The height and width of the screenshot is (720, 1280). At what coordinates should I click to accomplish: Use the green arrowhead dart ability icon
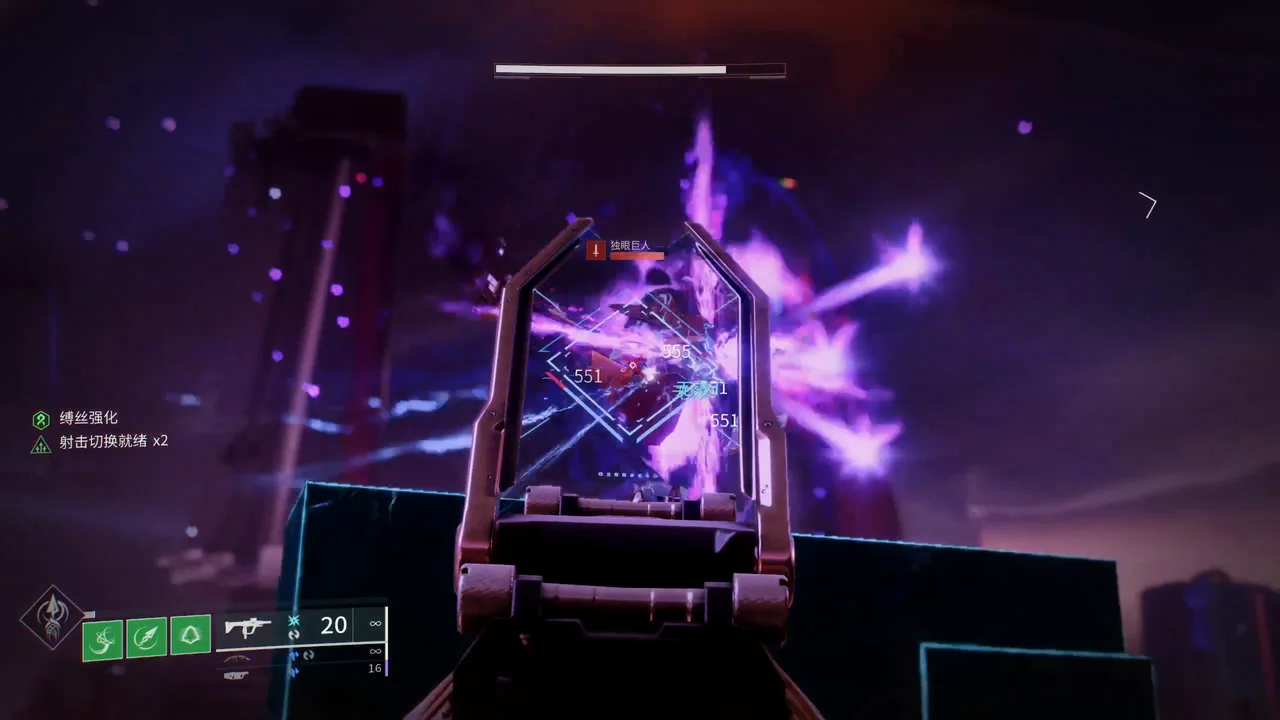(146, 636)
